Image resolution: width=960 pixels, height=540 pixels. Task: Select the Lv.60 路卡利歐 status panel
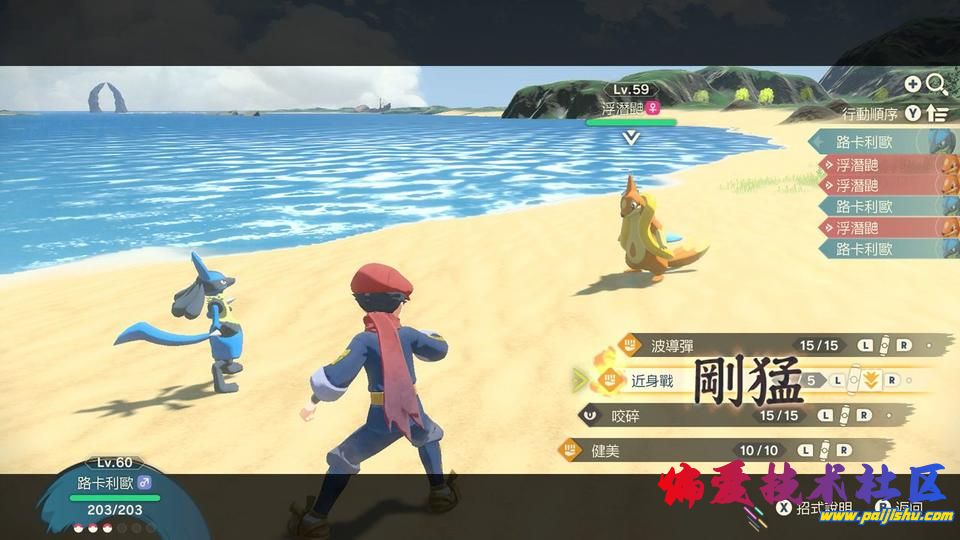[x=115, y=494]
